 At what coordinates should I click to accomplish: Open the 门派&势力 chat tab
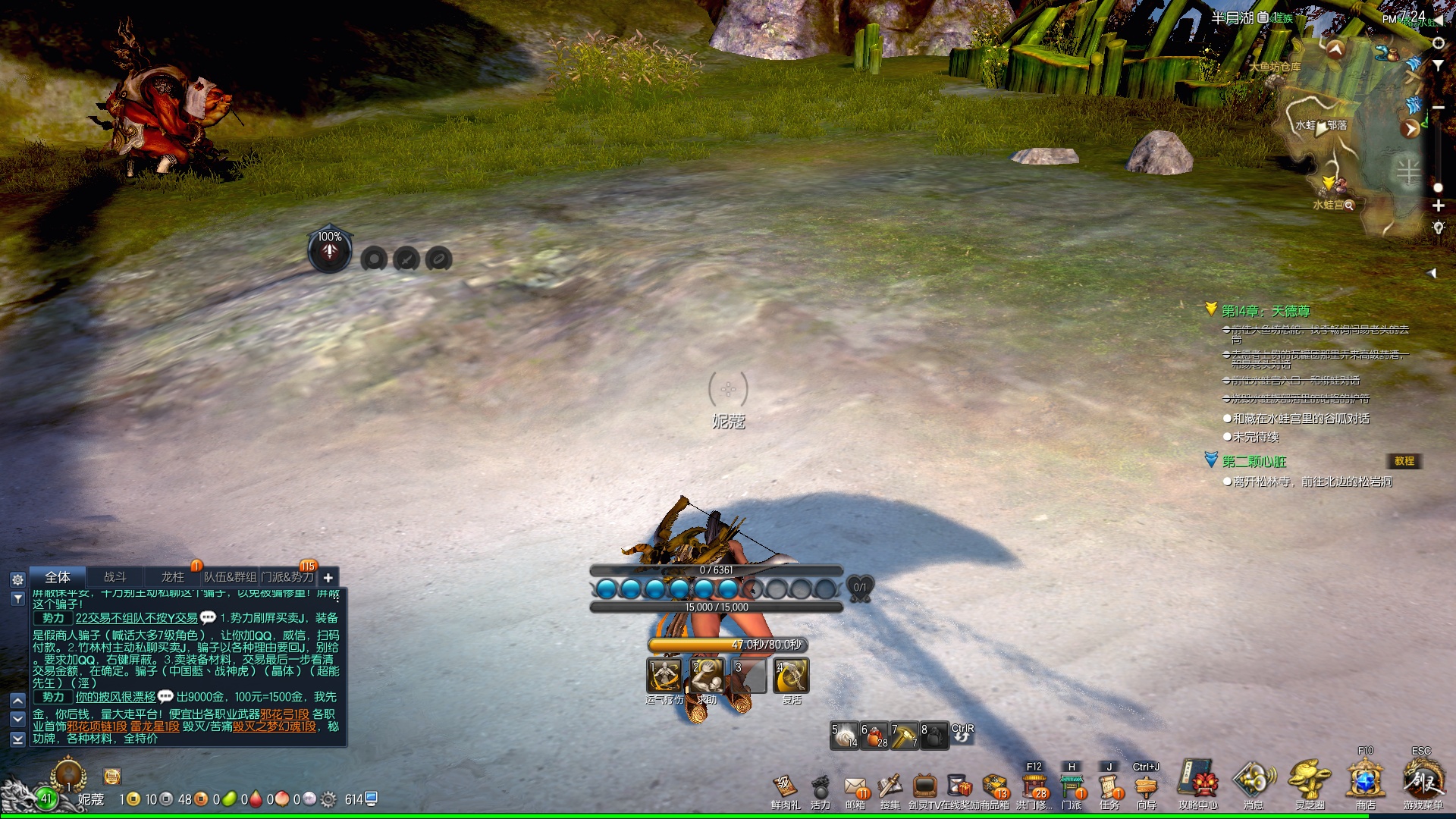(x=287, y=577)
